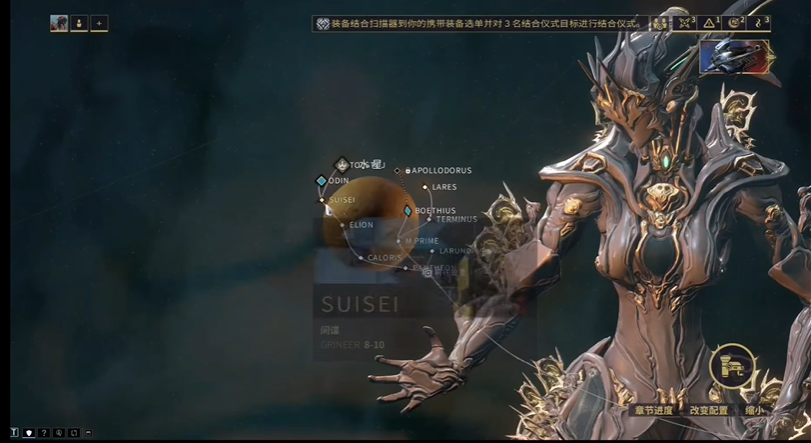Open the question mark help icon
This screenshot has width=811, height=443.
[44, 433]
